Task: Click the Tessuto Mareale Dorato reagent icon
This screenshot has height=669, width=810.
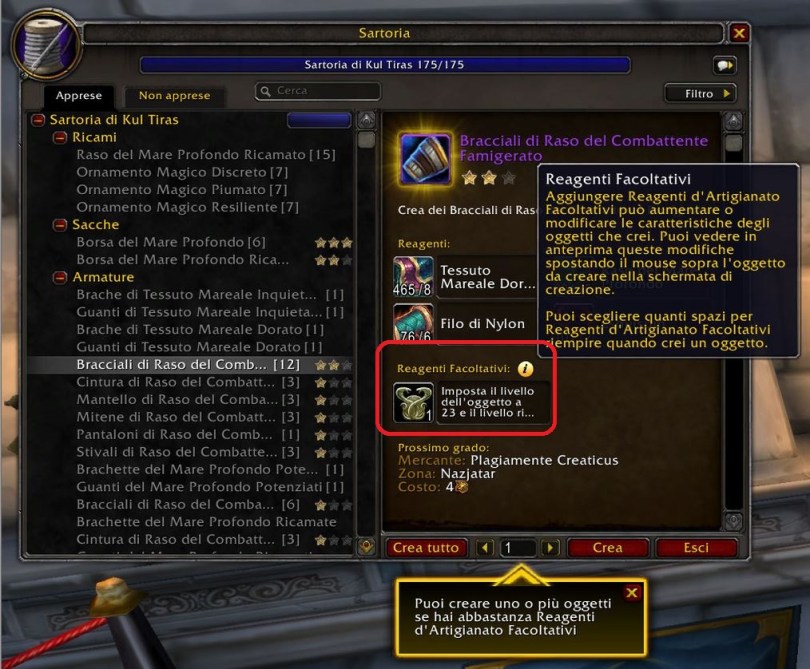Action: pos(413,276)
